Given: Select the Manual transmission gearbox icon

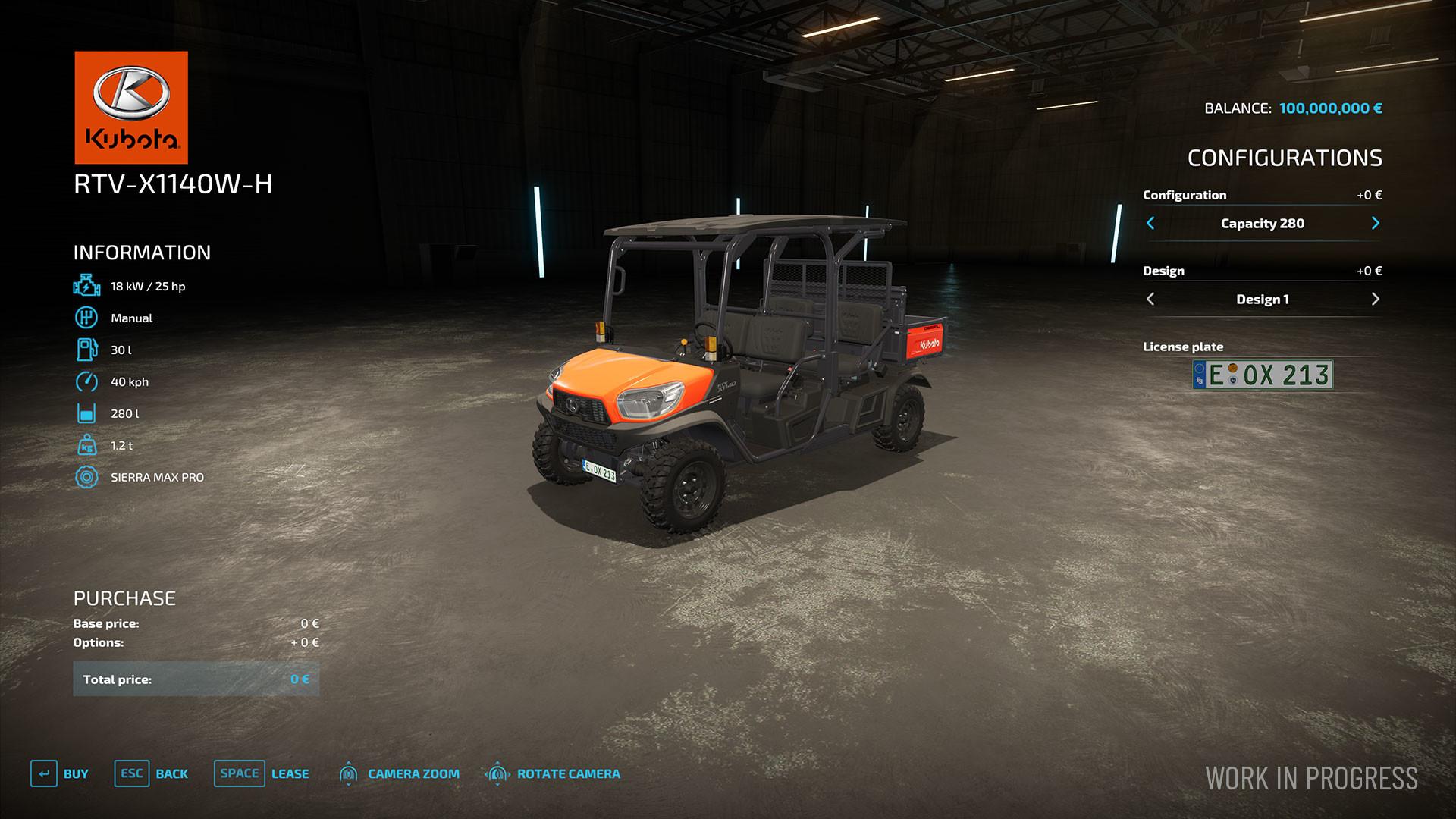Looking at the screenshot, I should coord(86,318).
